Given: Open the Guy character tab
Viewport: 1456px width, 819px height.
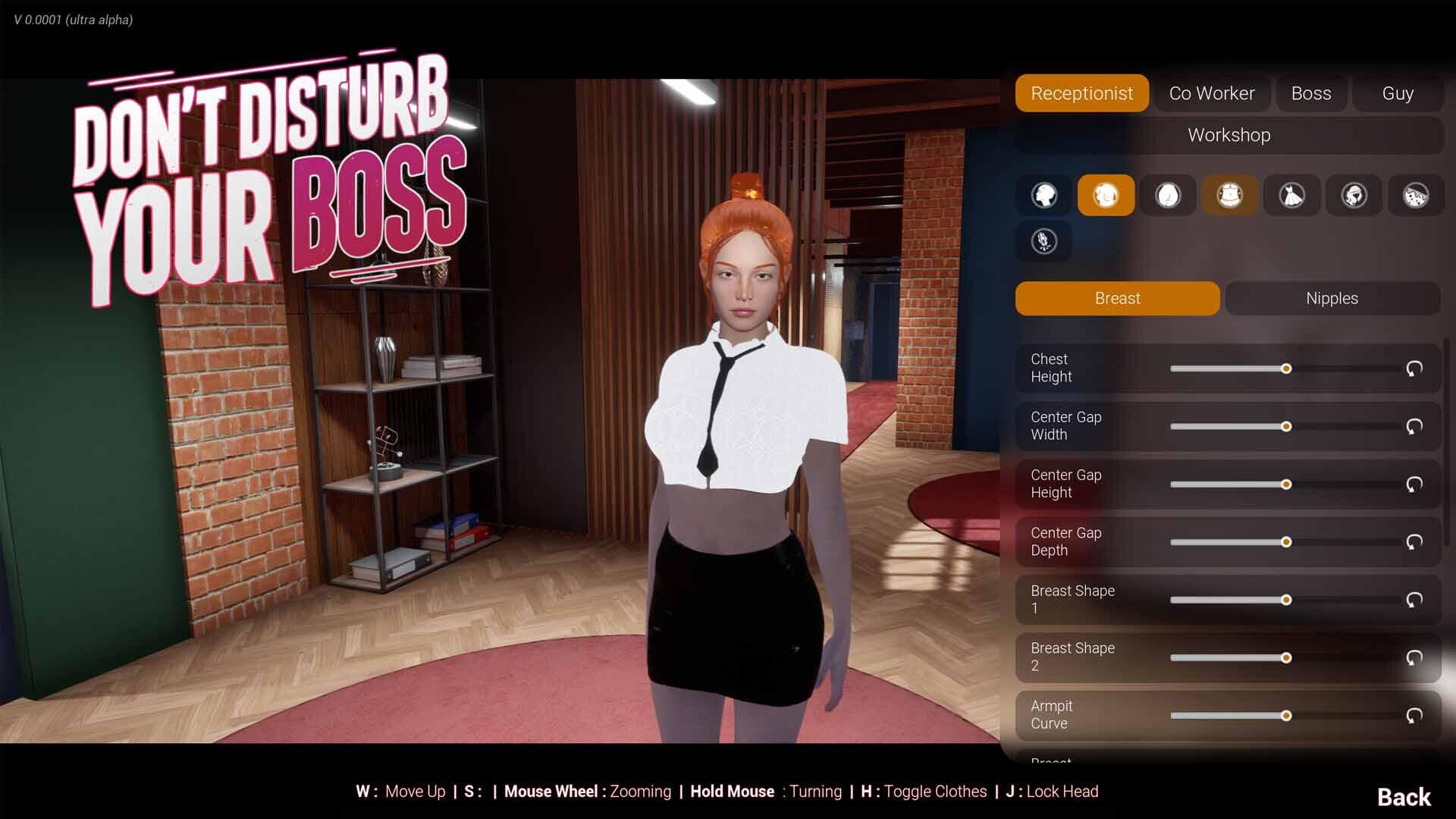Looking at the screenshot, I should [1397, 93].
